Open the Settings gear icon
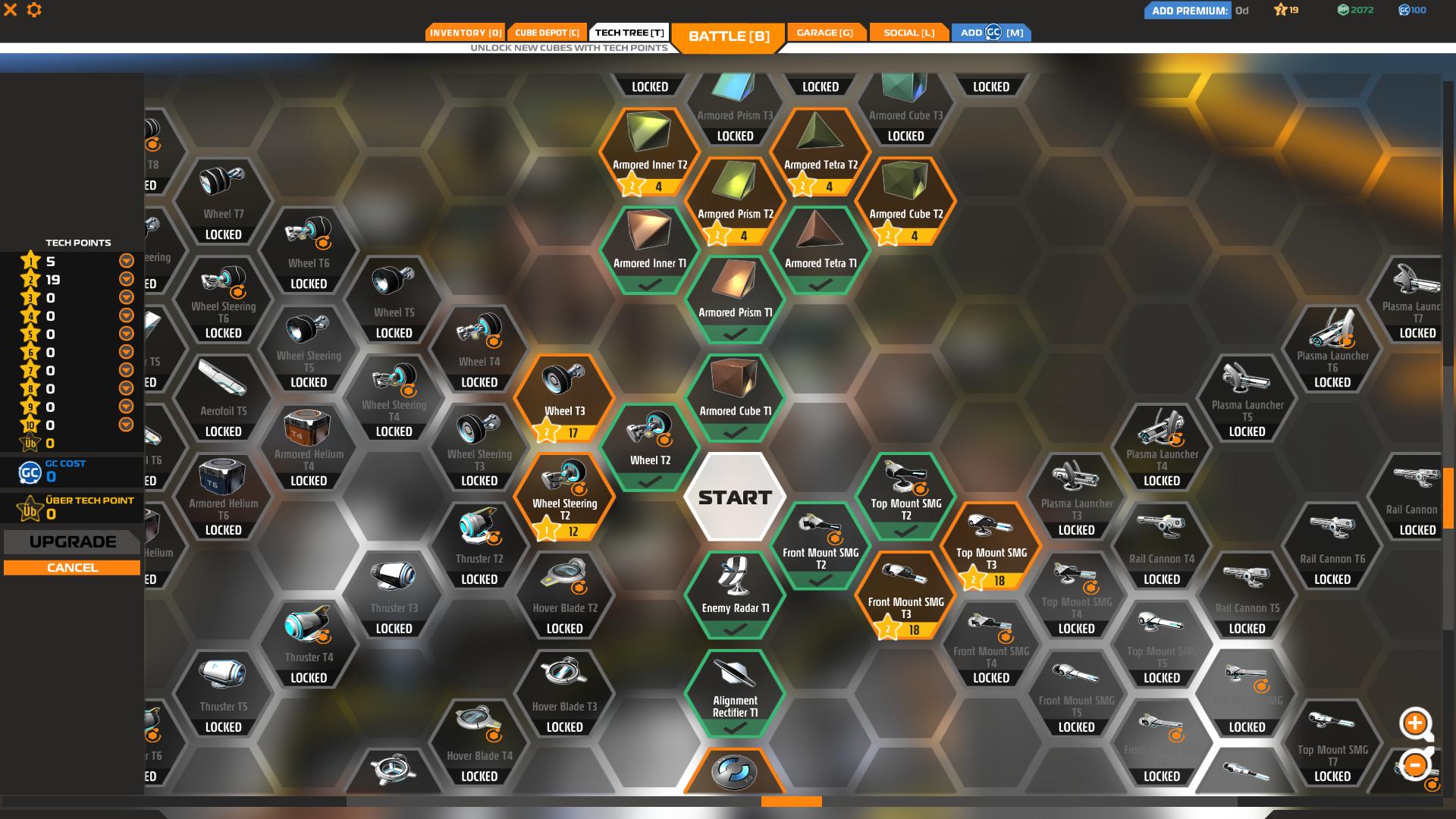This screenshot has width=1456, height=819. click(x=34, y=11)
